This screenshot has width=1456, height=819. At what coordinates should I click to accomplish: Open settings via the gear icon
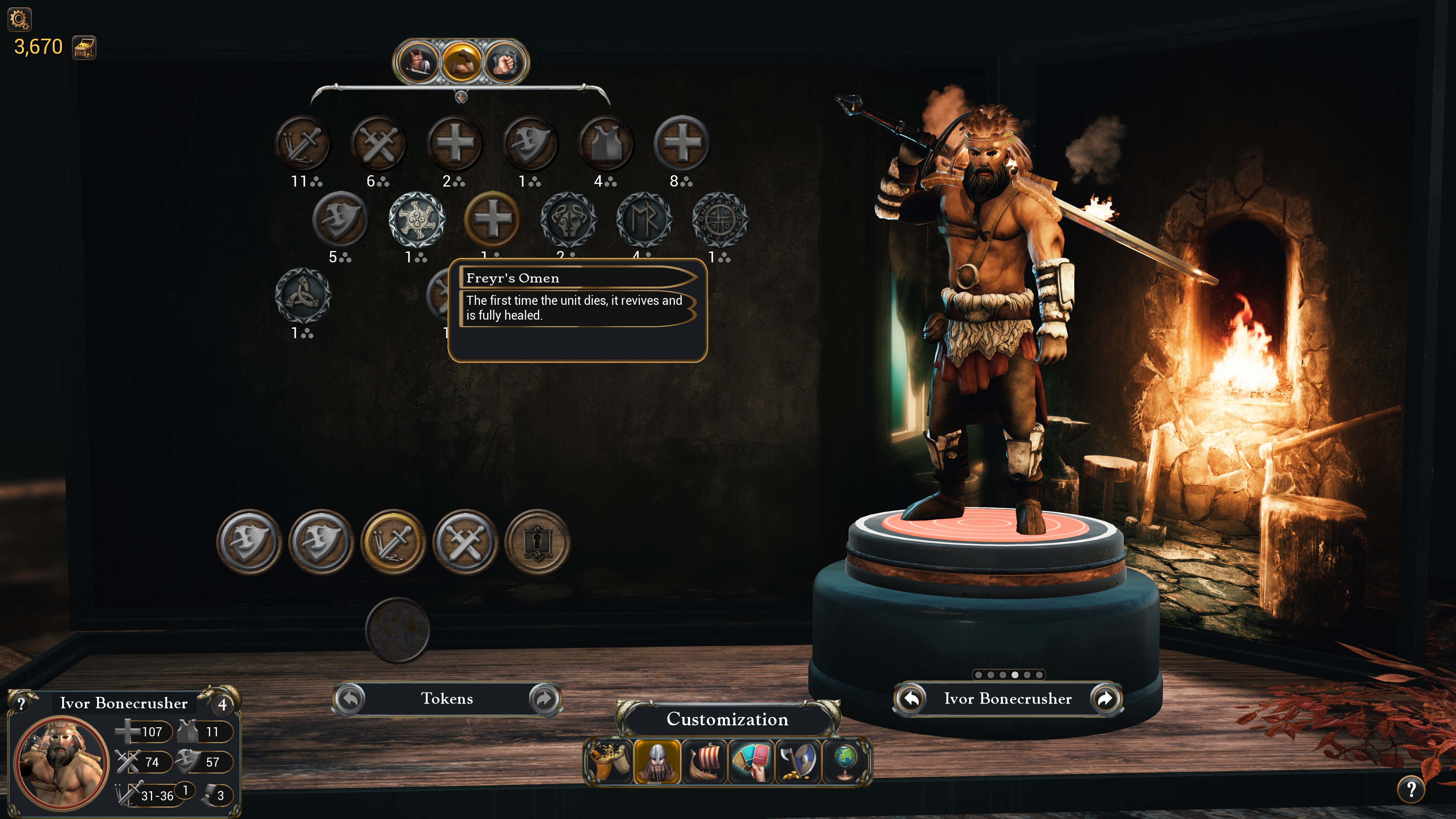tap(19, 19)
